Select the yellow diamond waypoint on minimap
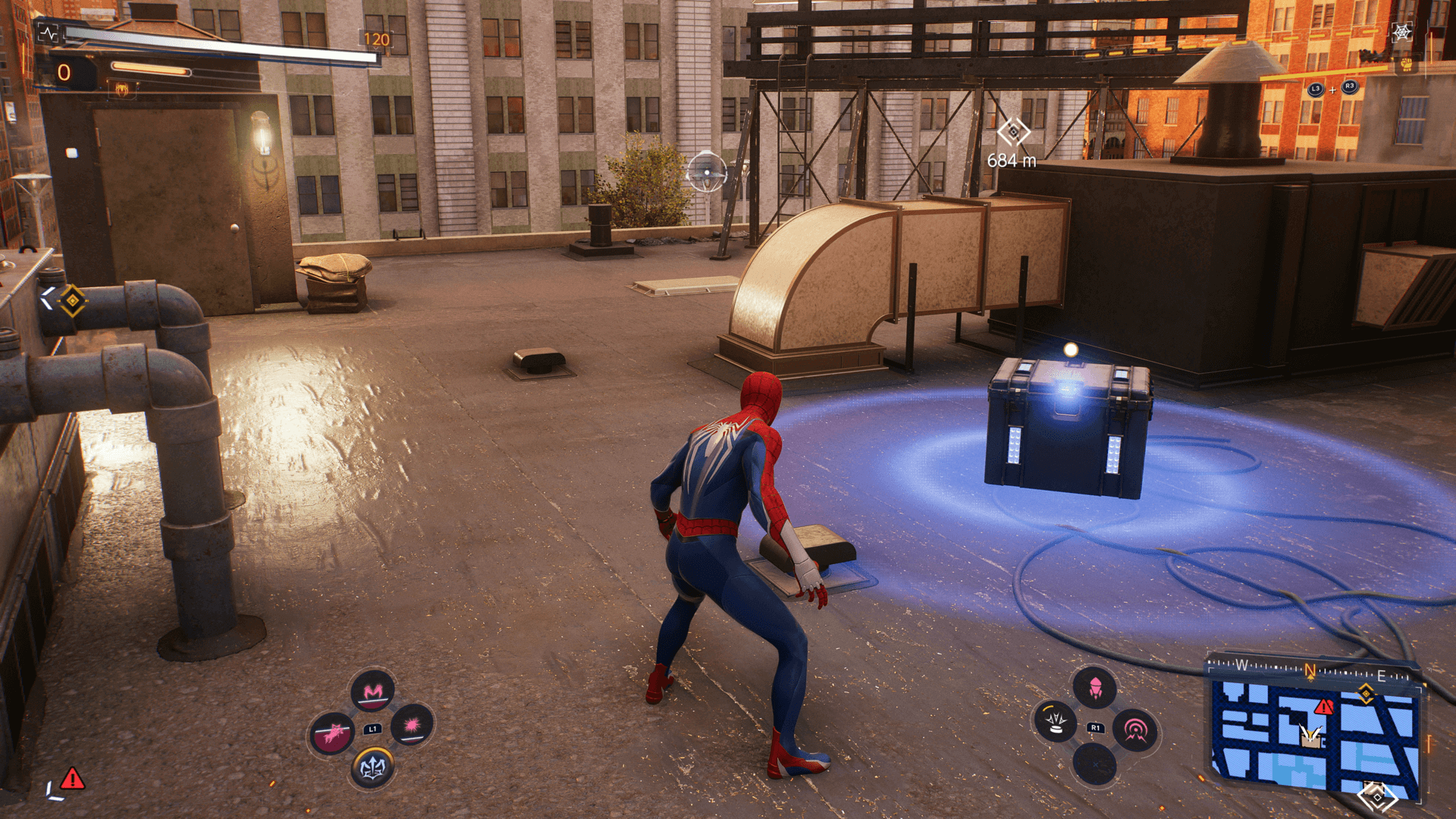This screenshot has width=1456, height=819. 1366,693
